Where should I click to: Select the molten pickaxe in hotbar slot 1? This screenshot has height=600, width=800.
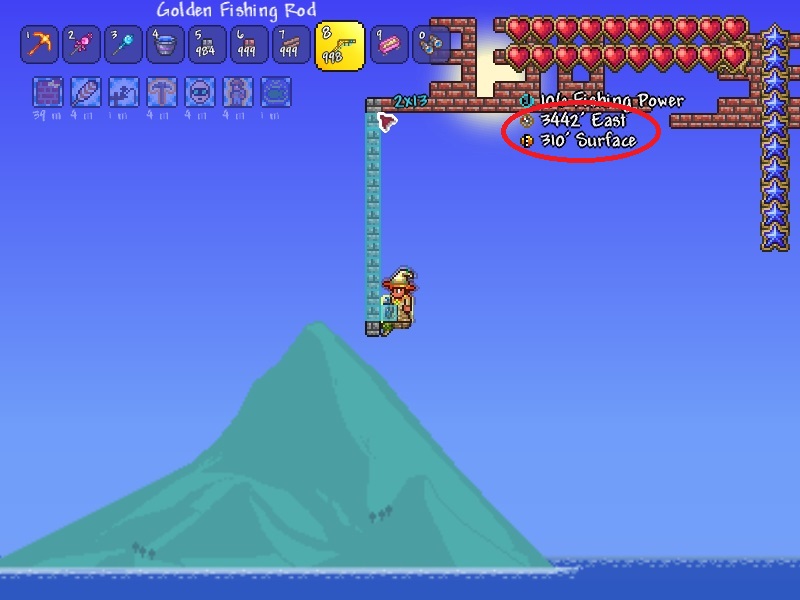point(39,44)
